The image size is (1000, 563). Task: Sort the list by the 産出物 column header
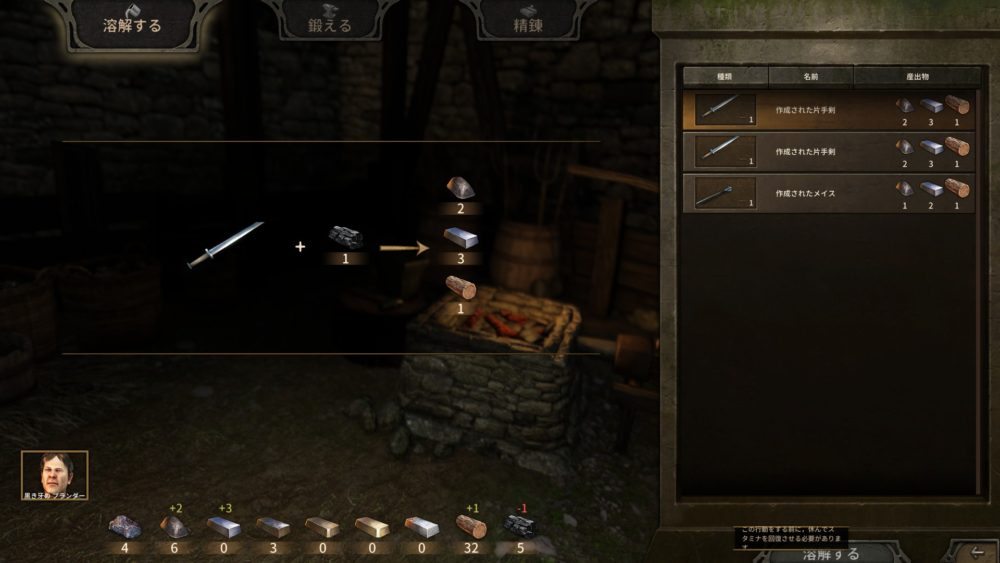point(917,76)
